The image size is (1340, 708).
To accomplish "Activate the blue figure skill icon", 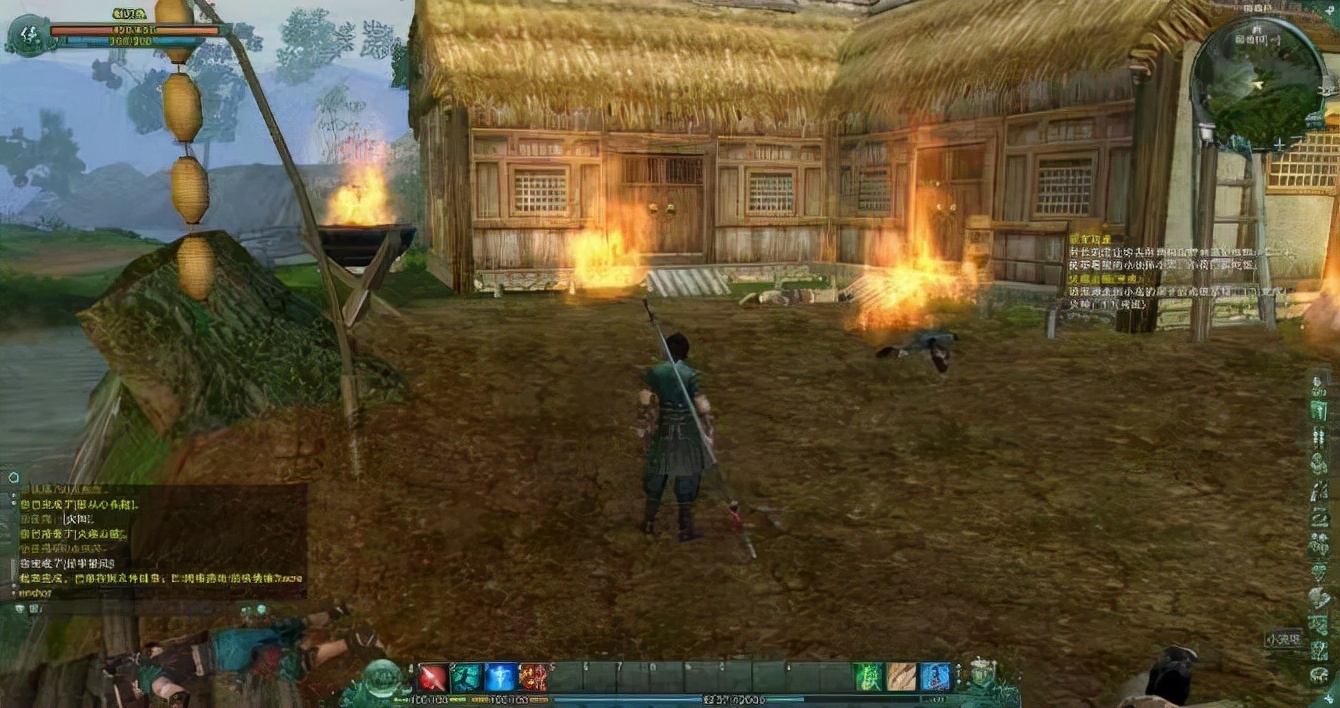I will tap(936, 677).
